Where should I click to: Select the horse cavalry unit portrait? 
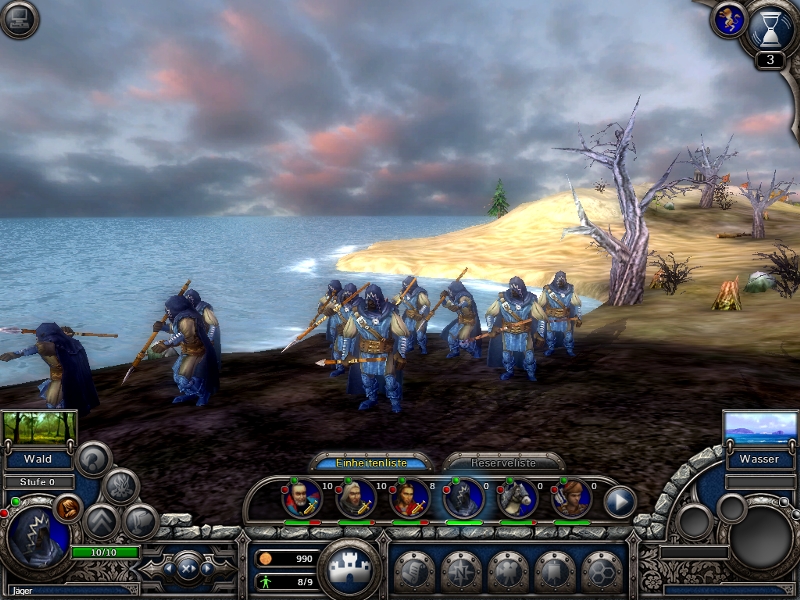517,498
